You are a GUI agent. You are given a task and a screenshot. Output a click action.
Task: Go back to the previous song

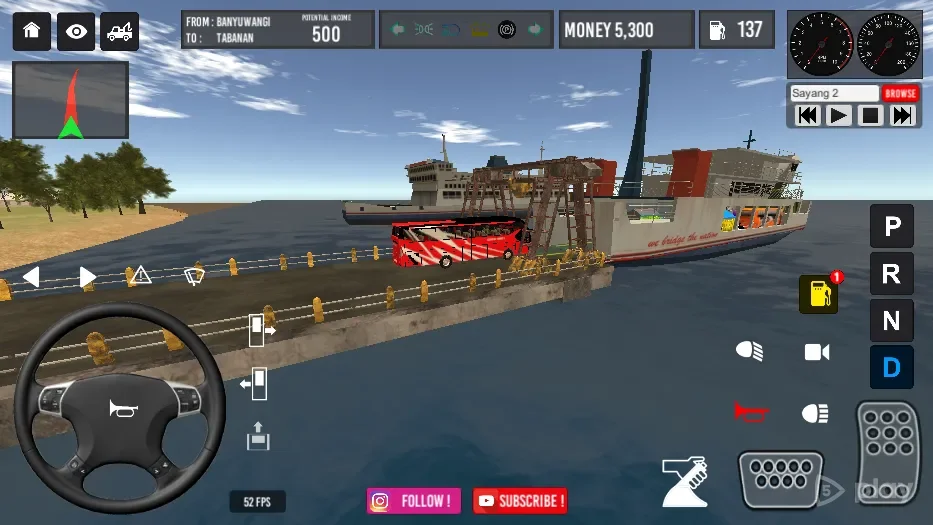click(807, 115)
